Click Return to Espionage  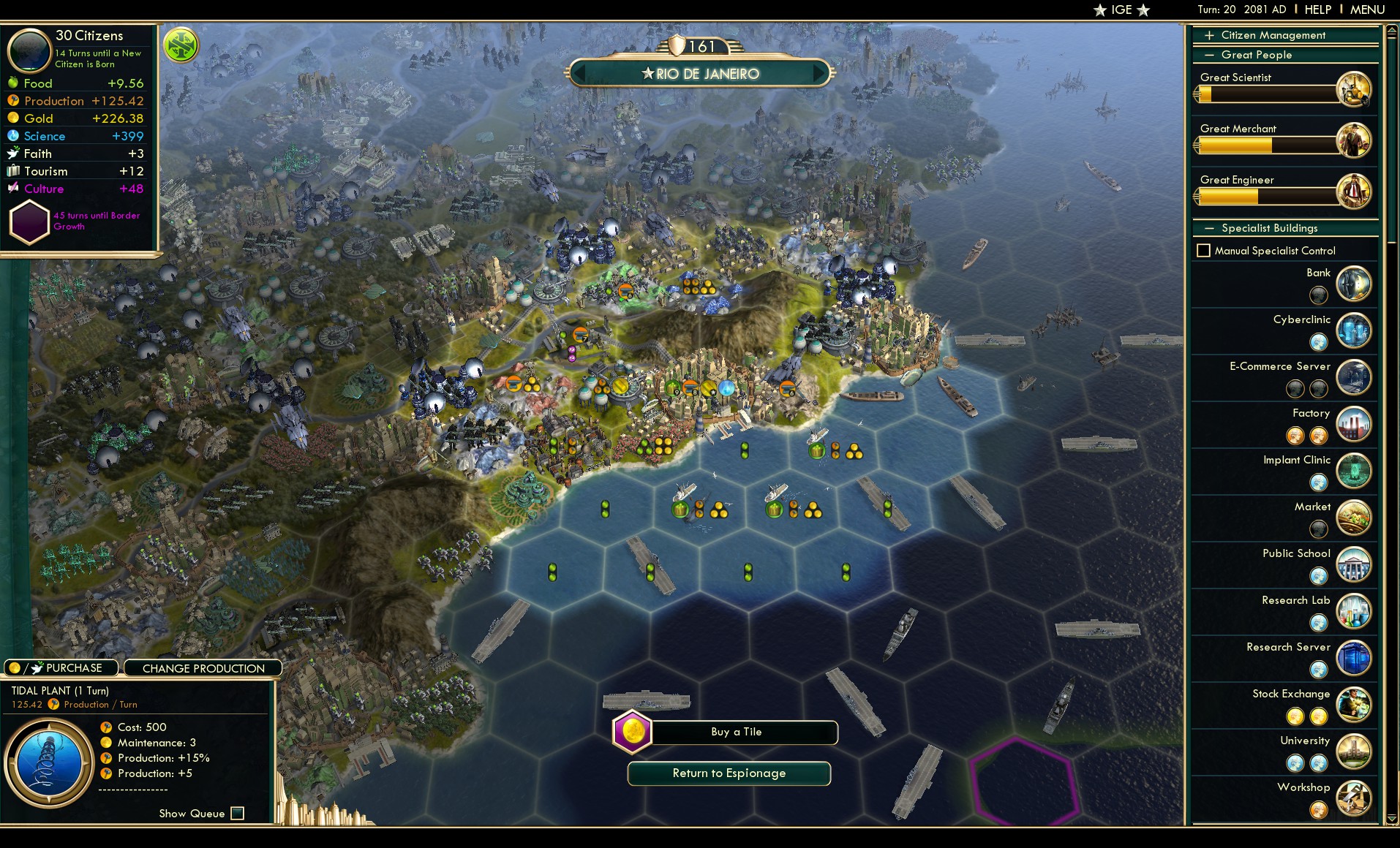729,773
